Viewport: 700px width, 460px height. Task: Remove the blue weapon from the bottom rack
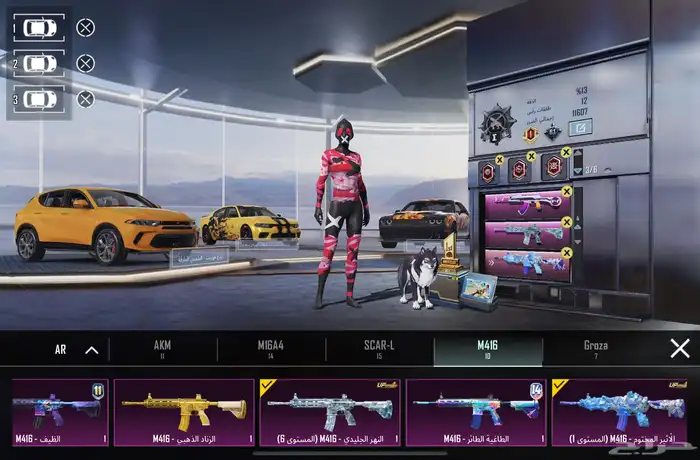(567, 253)
